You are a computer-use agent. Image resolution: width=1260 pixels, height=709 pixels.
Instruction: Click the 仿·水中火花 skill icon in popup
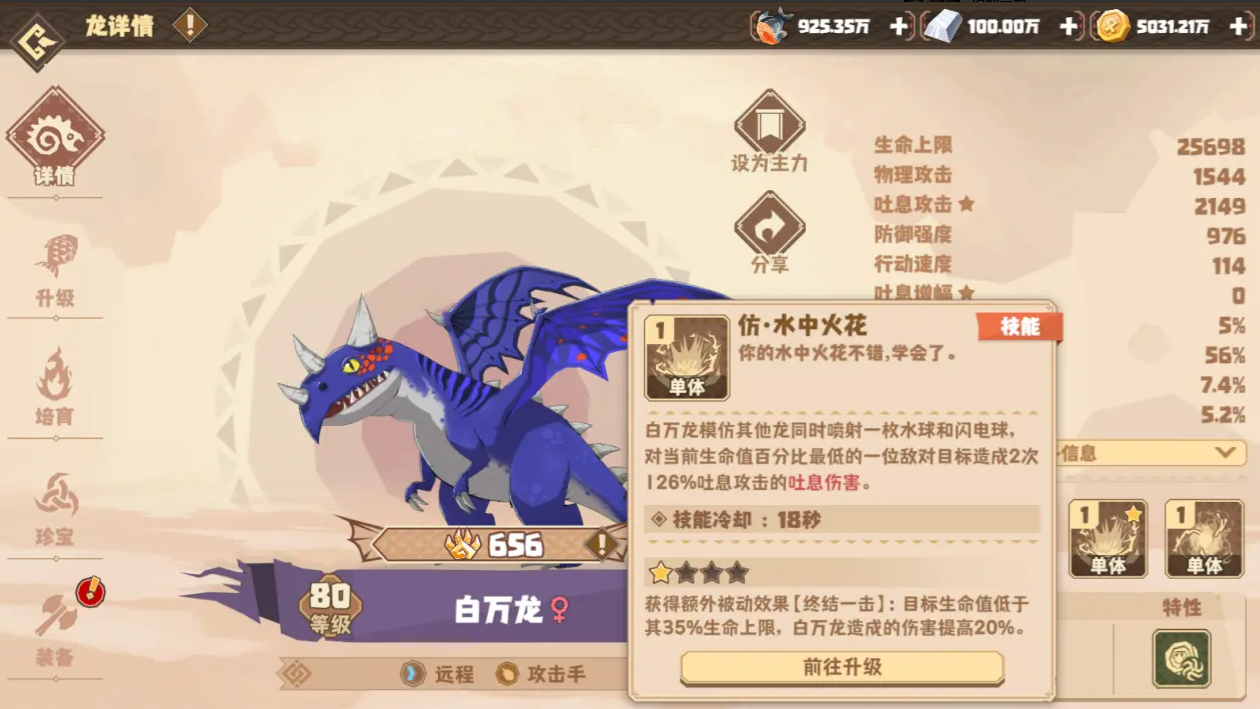687,357
